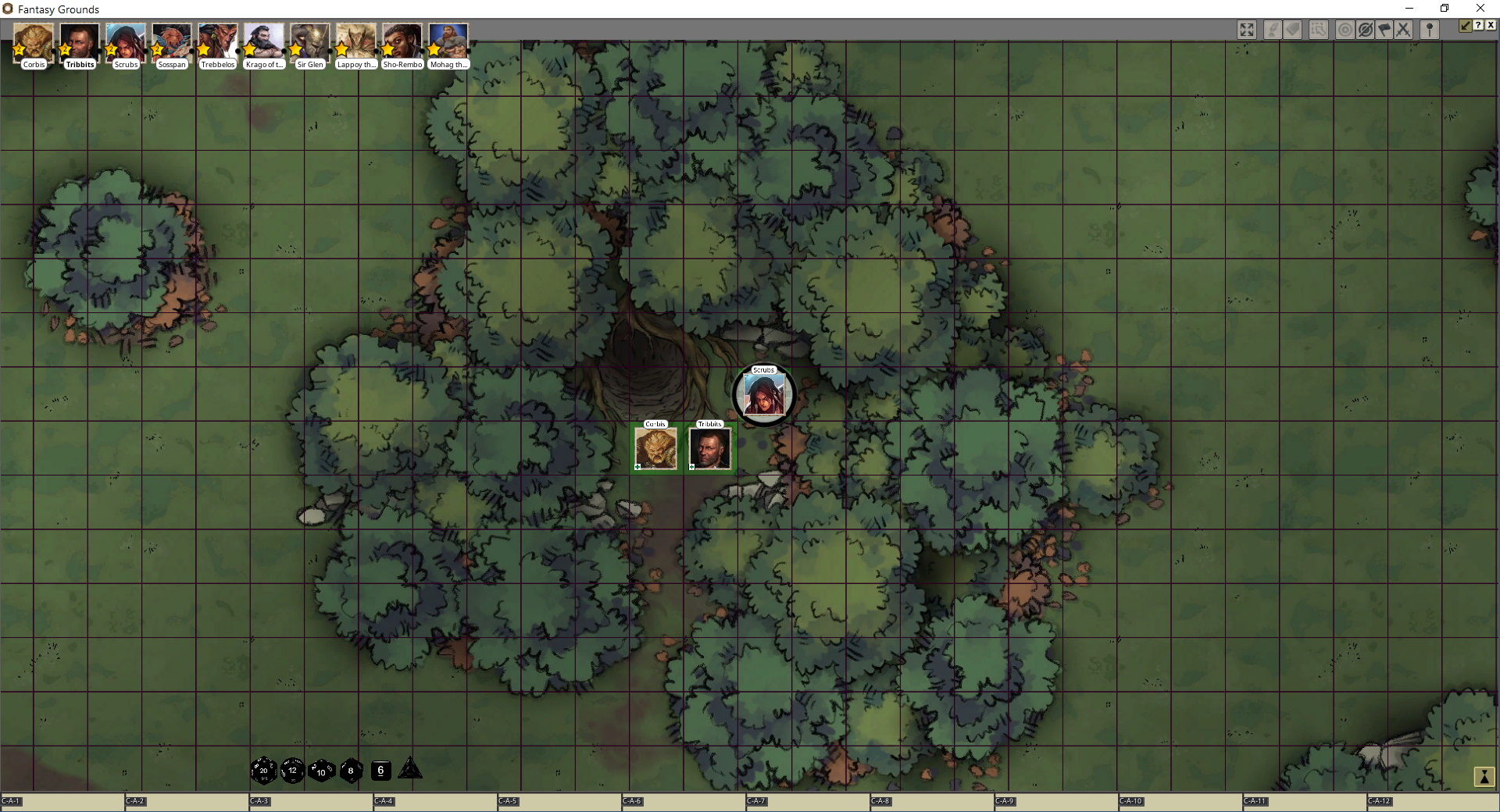This screenshot has height=812, width=1500.
Task: Pick the triangular d4 die
Action: coord(410,770)
